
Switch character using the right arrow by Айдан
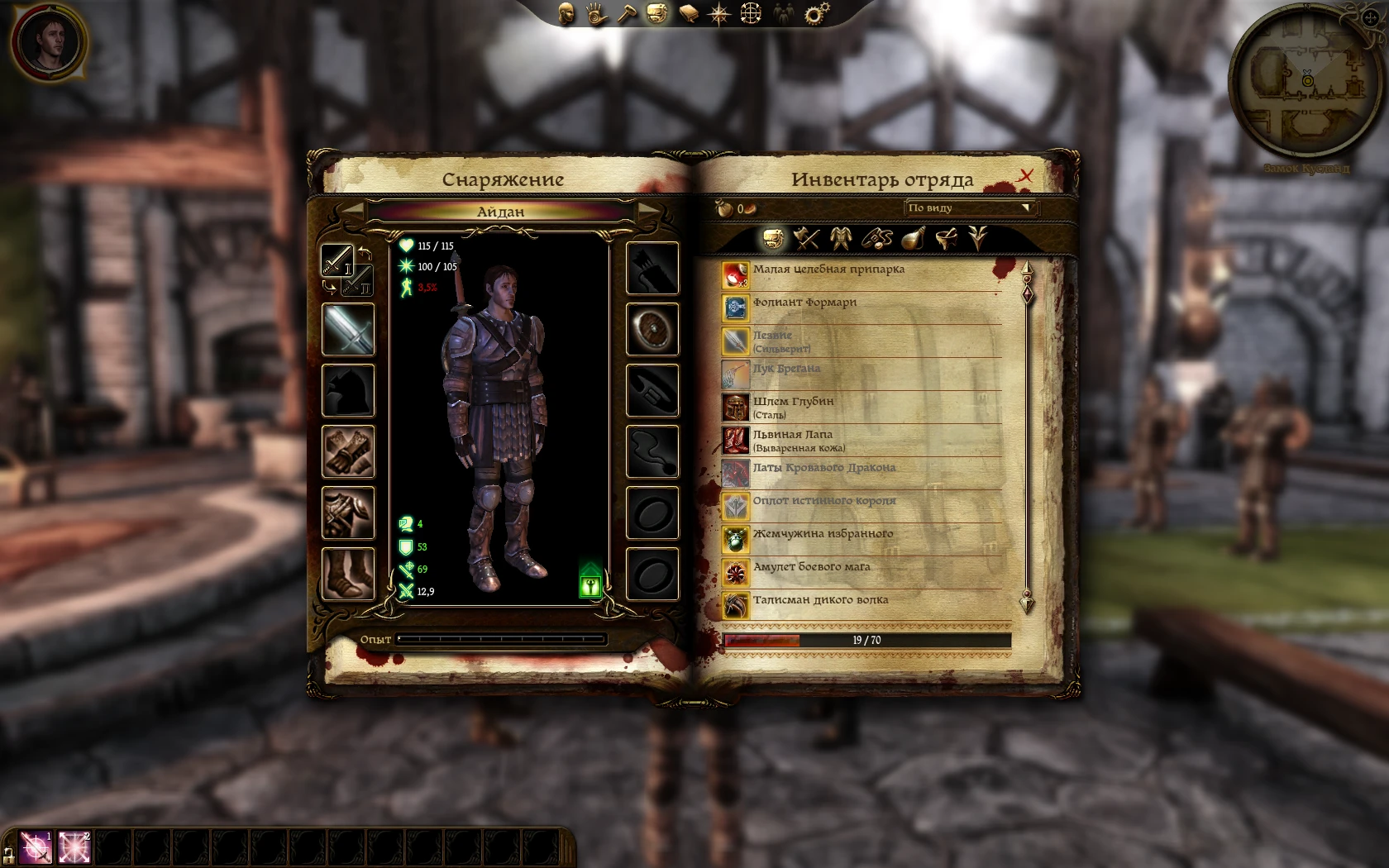pyautogui.click(x=650, y=212)
